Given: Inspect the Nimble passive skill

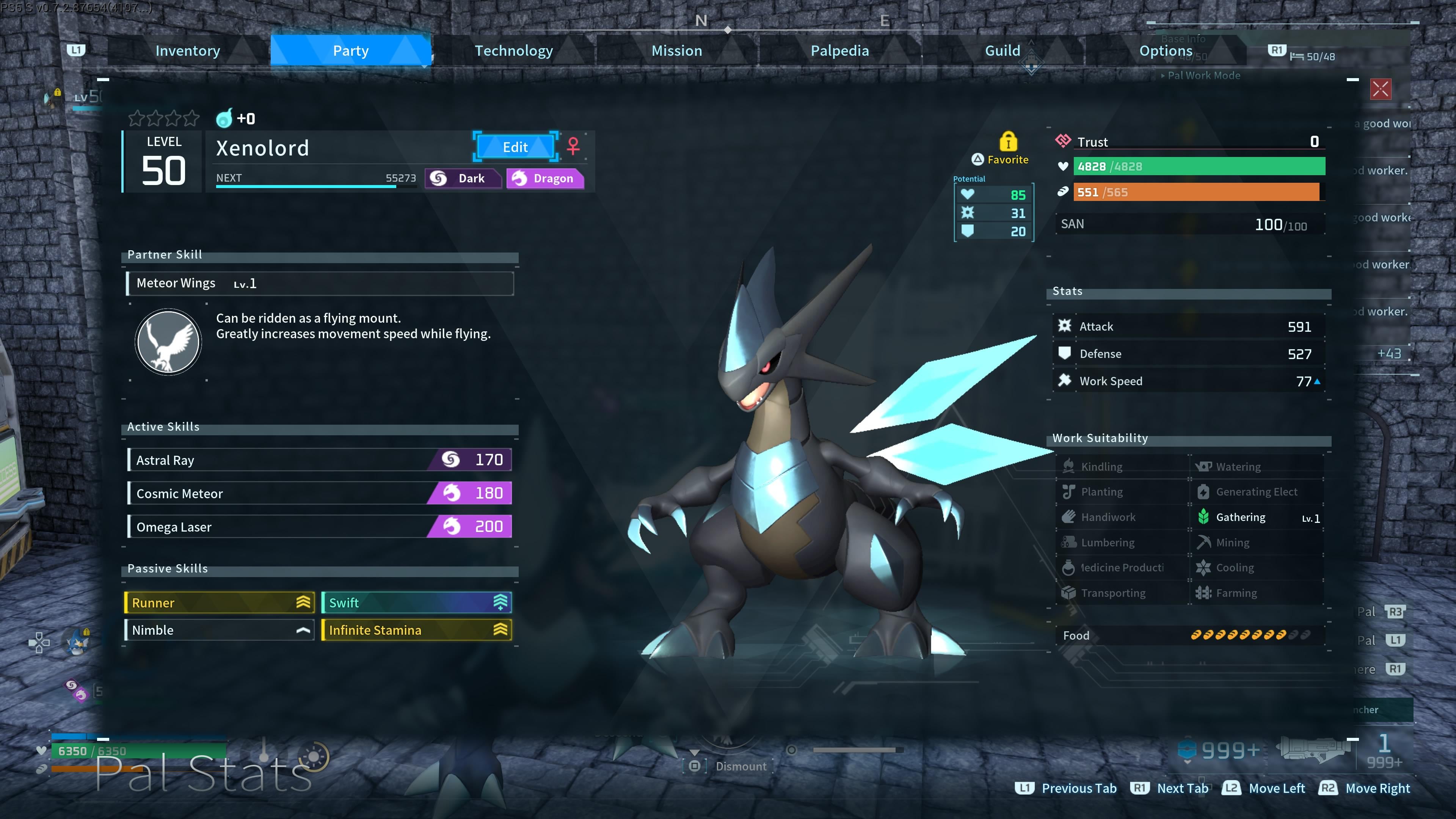Looking at the screenshot, I should point(219,630).
